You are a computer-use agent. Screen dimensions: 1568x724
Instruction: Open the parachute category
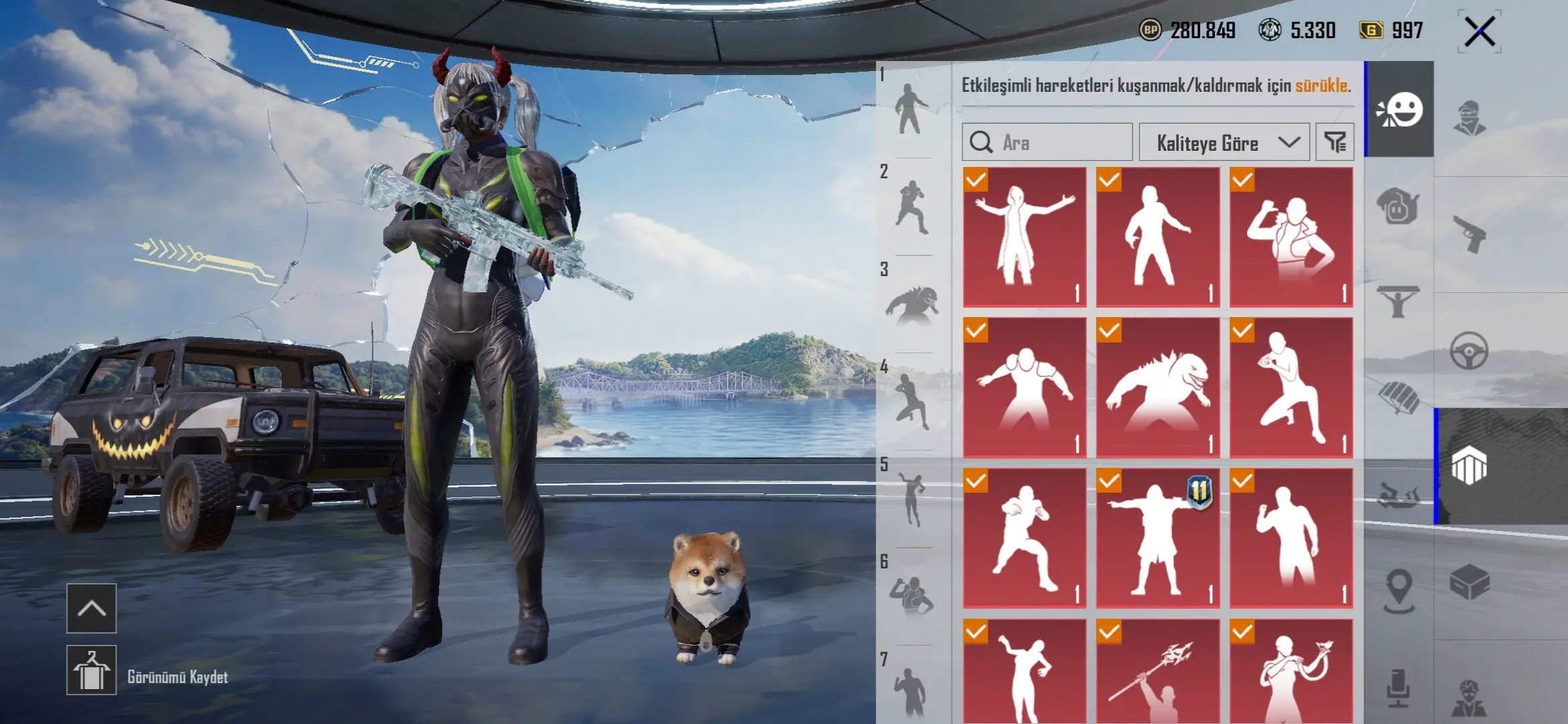coord(1399,397)
